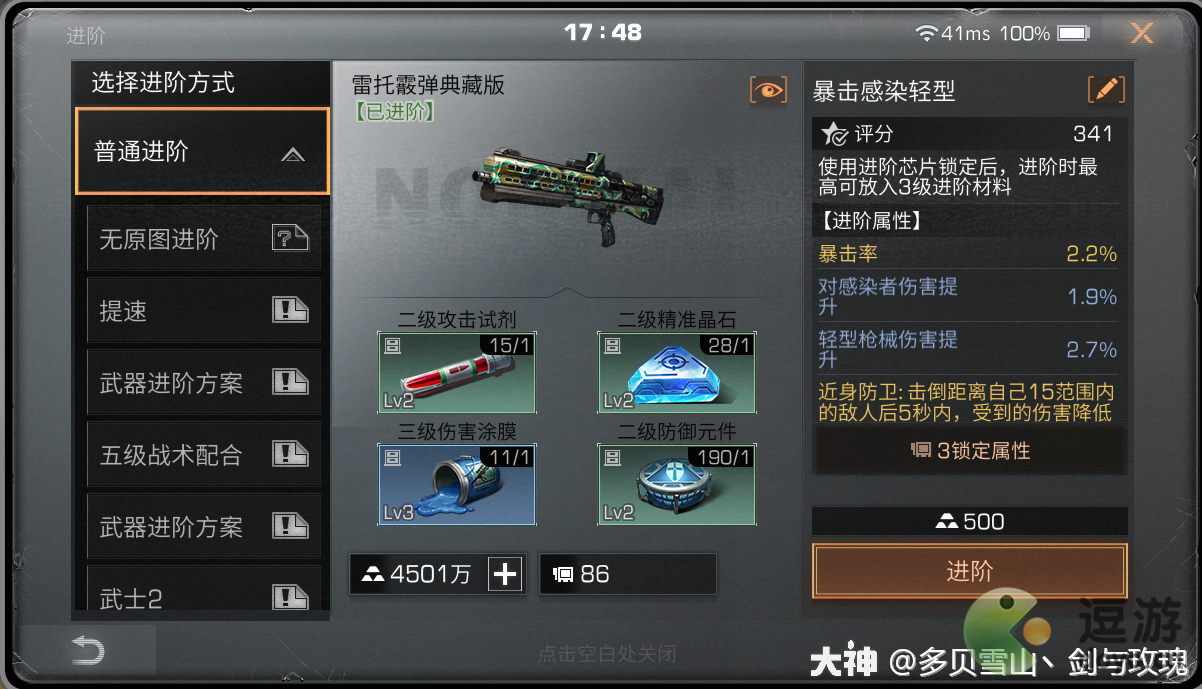Choose the 三级伤害涂膜 material slot

coord(457,484)
